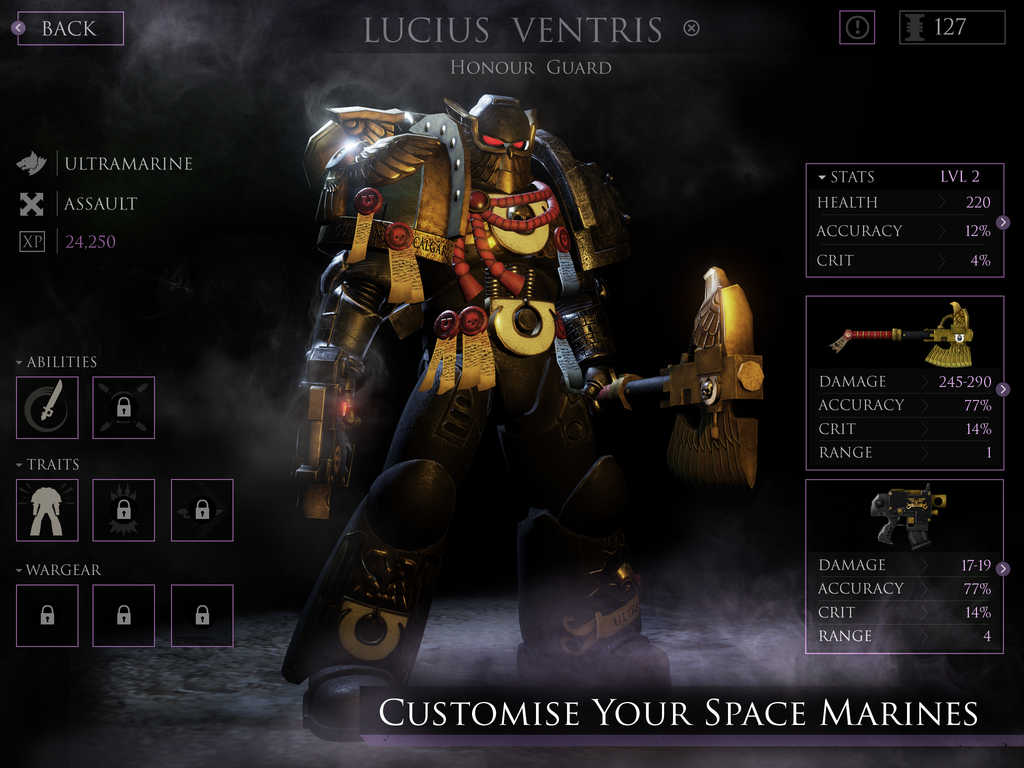Collapse the Abilities section
The width and height of the screenshot is (1024, 768).
point(57,362)
